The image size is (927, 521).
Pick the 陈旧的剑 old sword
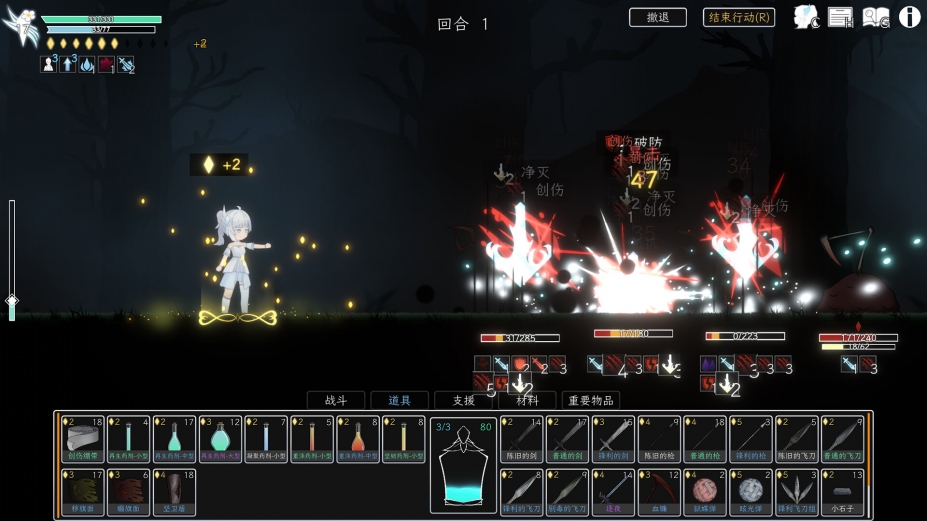coord(522,439)
